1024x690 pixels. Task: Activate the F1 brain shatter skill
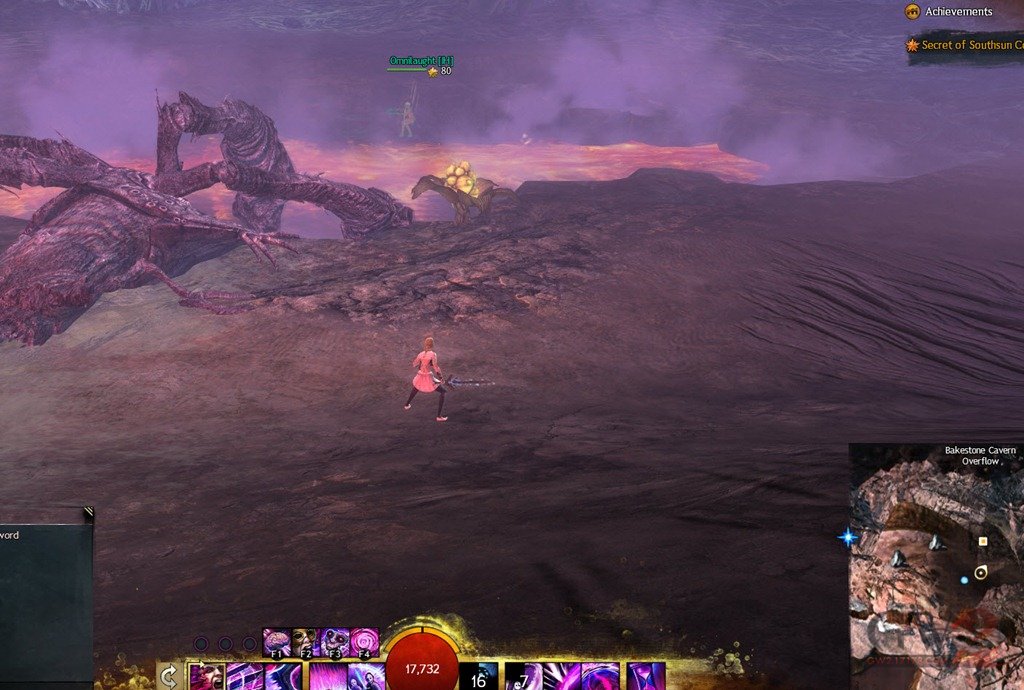276,642
